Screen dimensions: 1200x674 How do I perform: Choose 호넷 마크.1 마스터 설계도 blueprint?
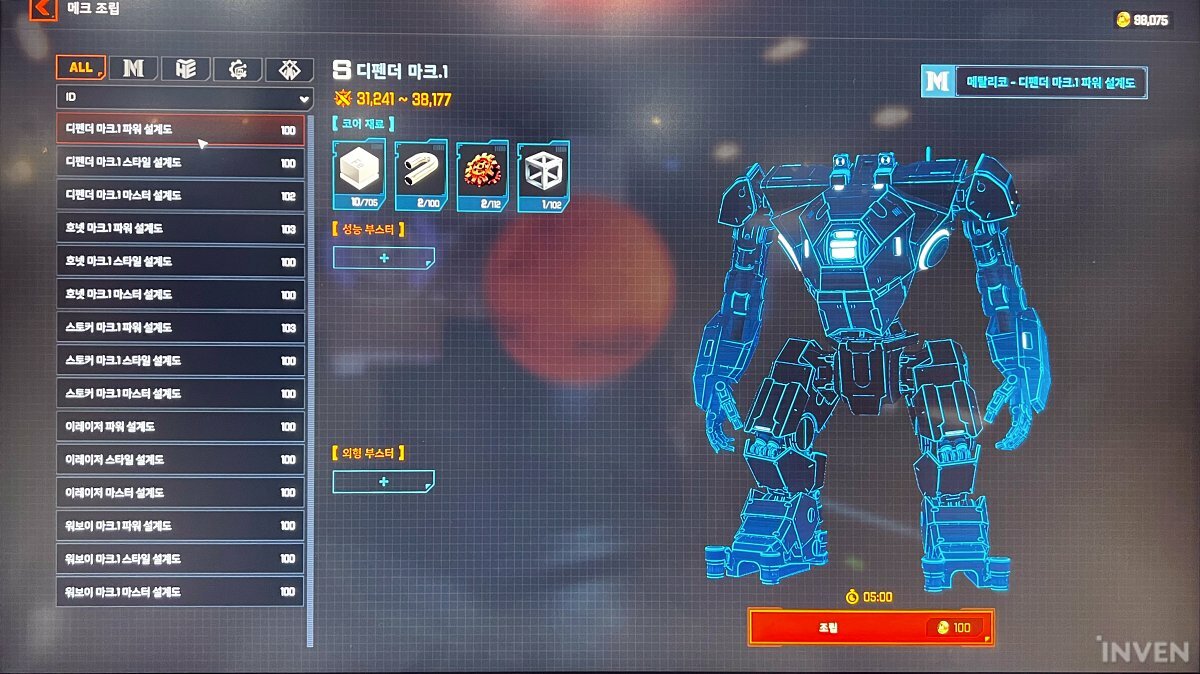(x=180, y=295)
